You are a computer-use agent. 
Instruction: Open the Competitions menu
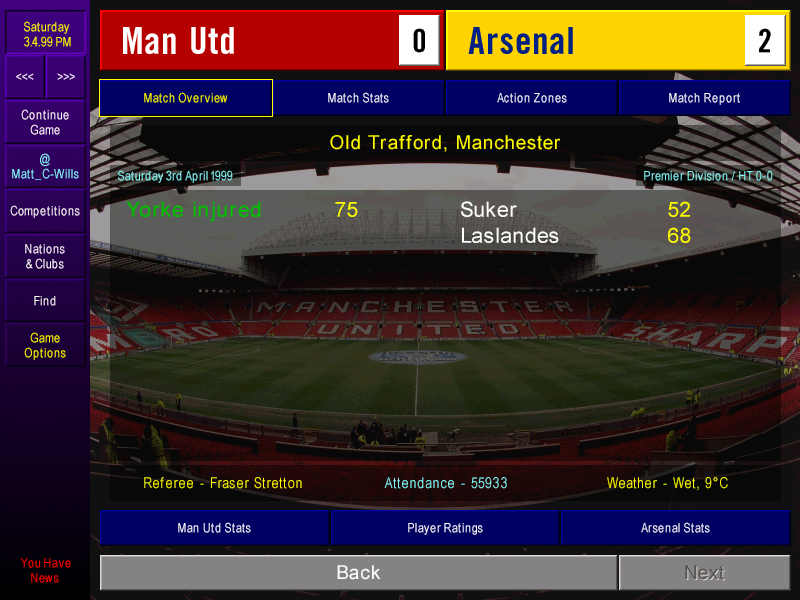(x=45, y=211)
